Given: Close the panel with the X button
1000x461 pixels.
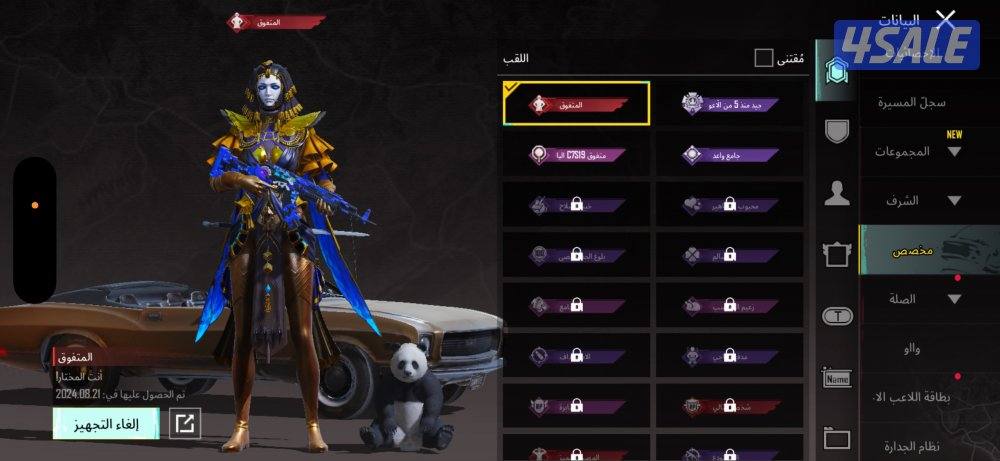Looking at the screenshot, I should [x=945, y=19].
